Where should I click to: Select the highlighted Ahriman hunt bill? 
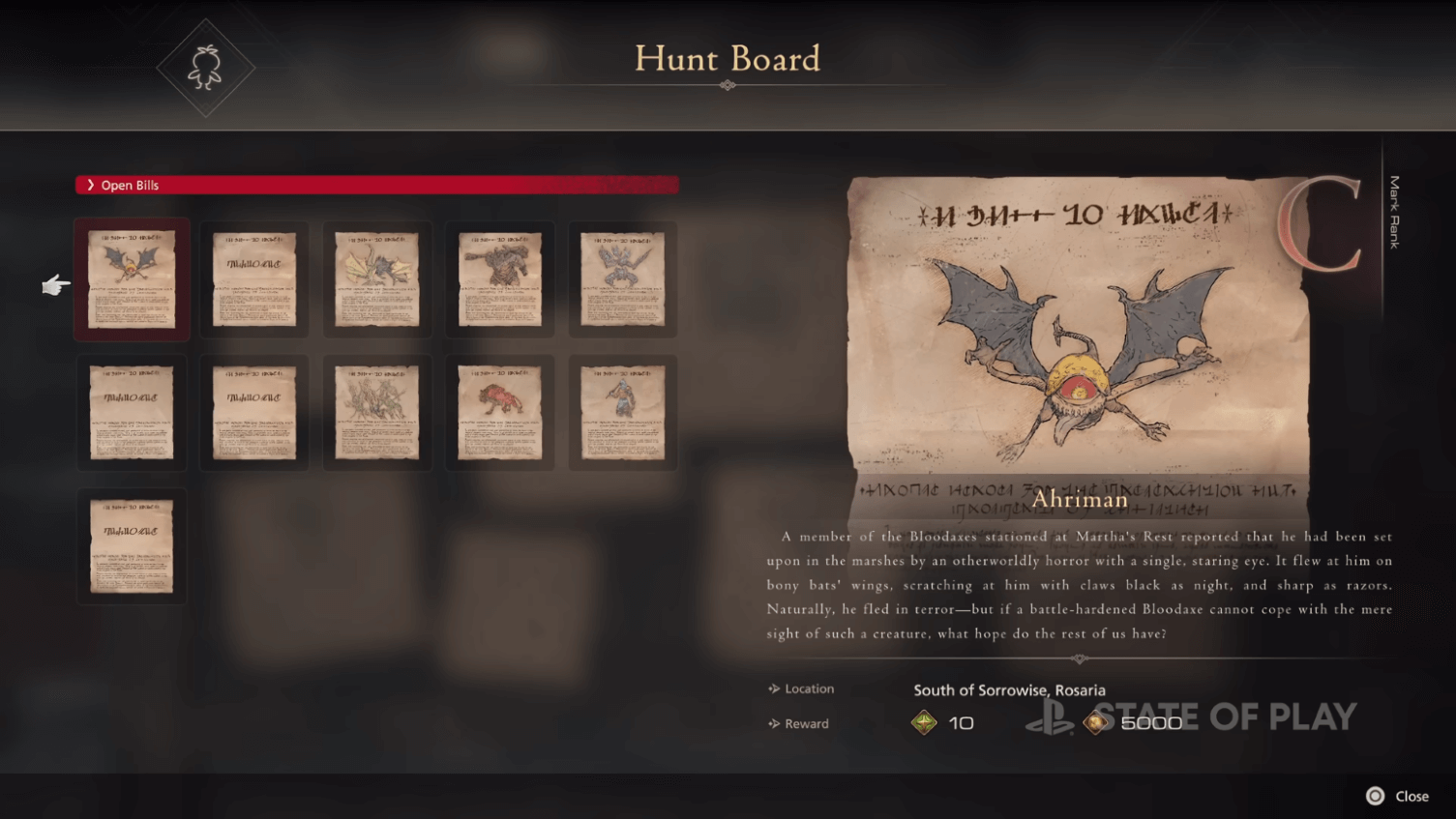[x=132, y=279]
